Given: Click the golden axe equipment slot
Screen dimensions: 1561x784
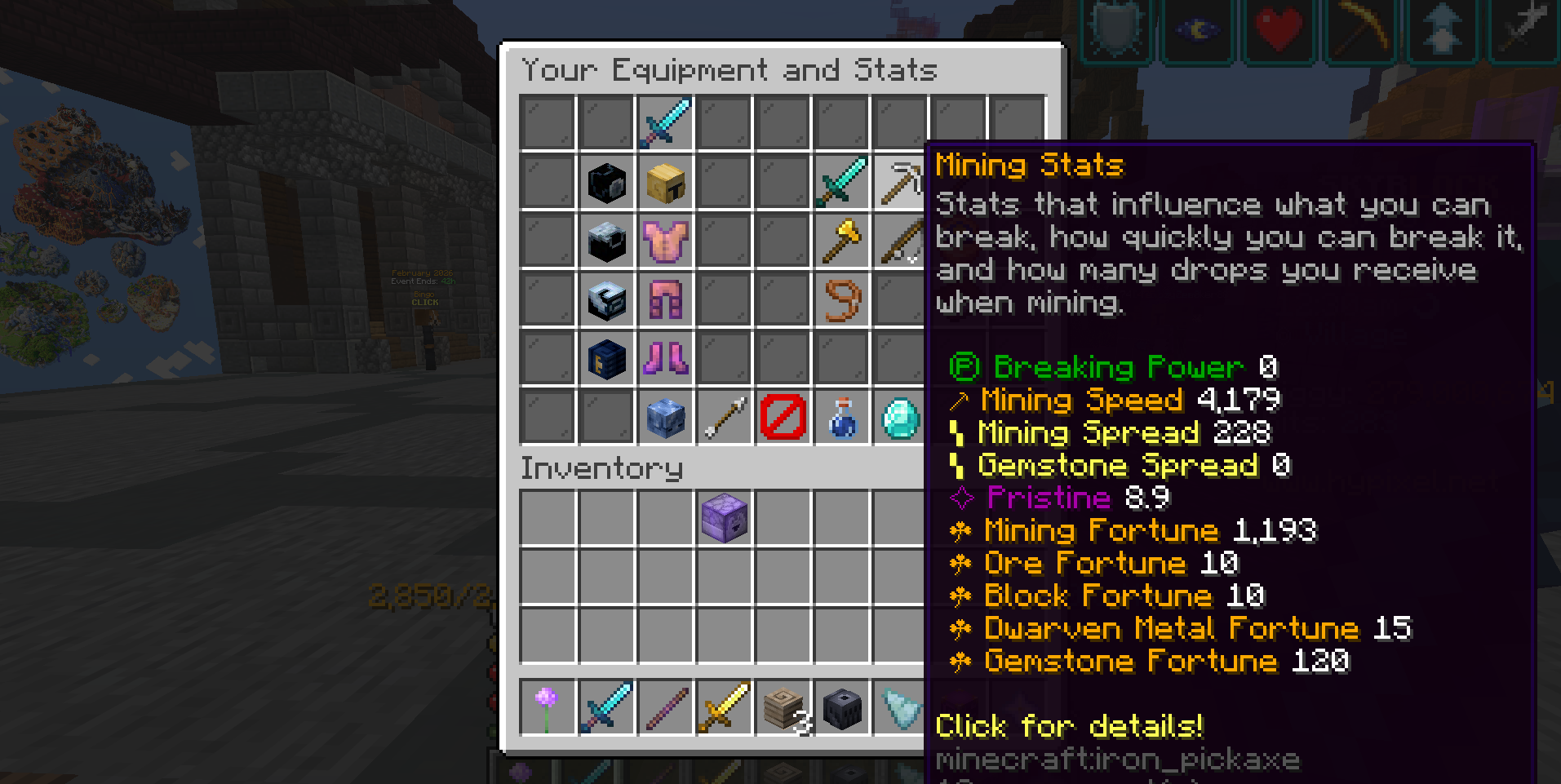Looking at the screenshot, I should (x=841, y=241).
